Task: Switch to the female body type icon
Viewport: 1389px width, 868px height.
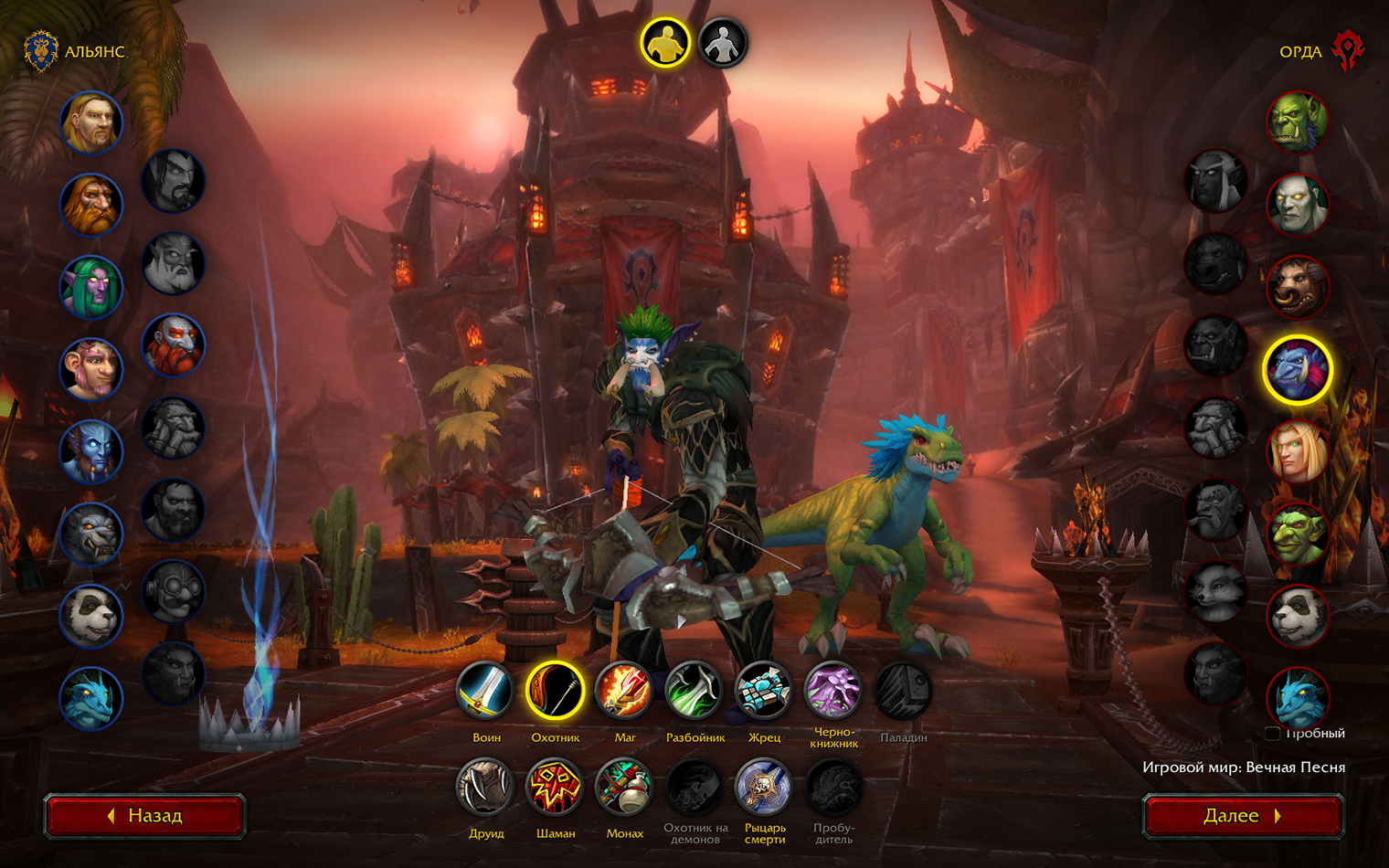Action: (723, 43)
